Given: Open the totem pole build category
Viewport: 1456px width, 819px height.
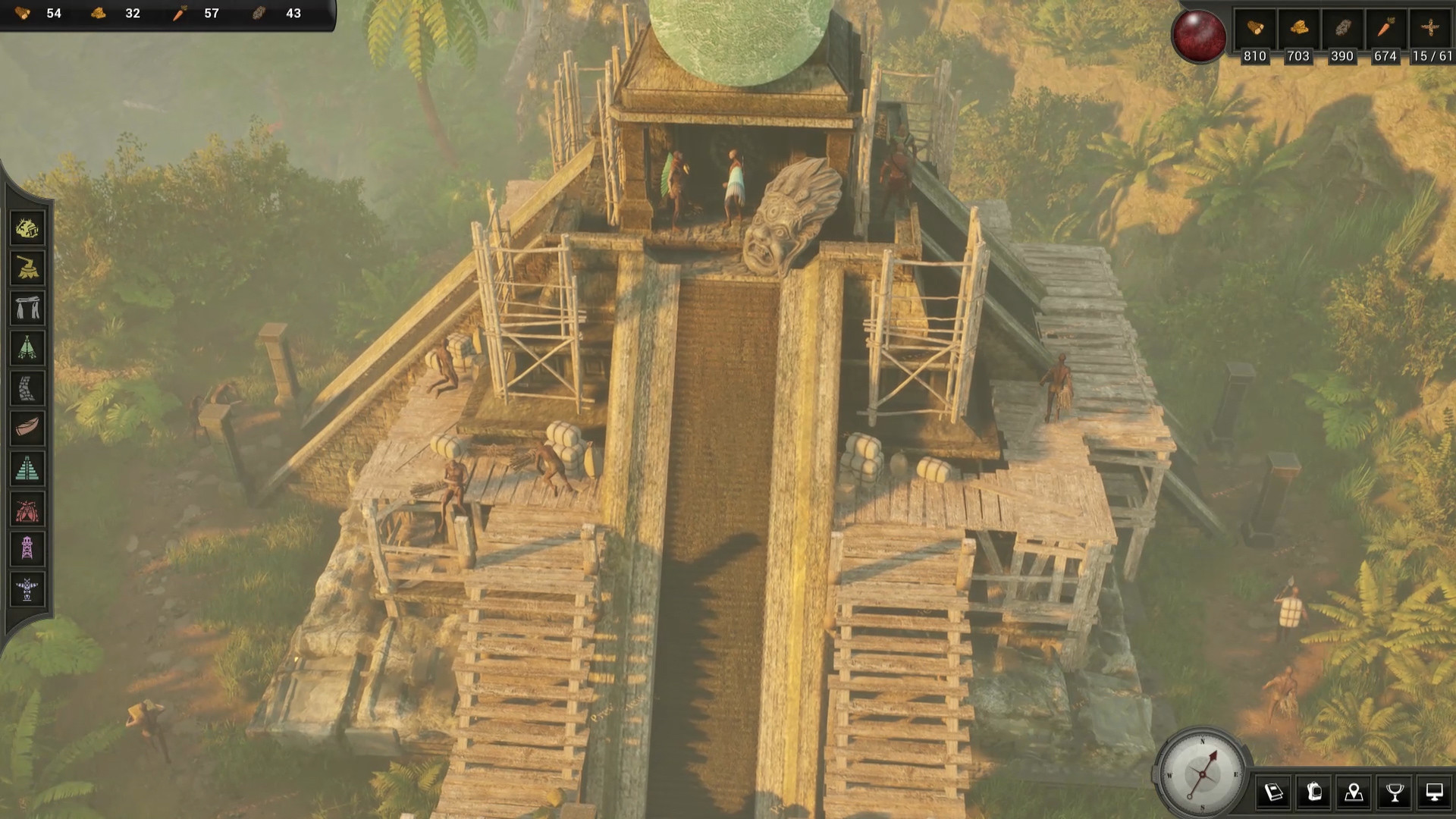Looking at the screenshot, I should [27, 589].
